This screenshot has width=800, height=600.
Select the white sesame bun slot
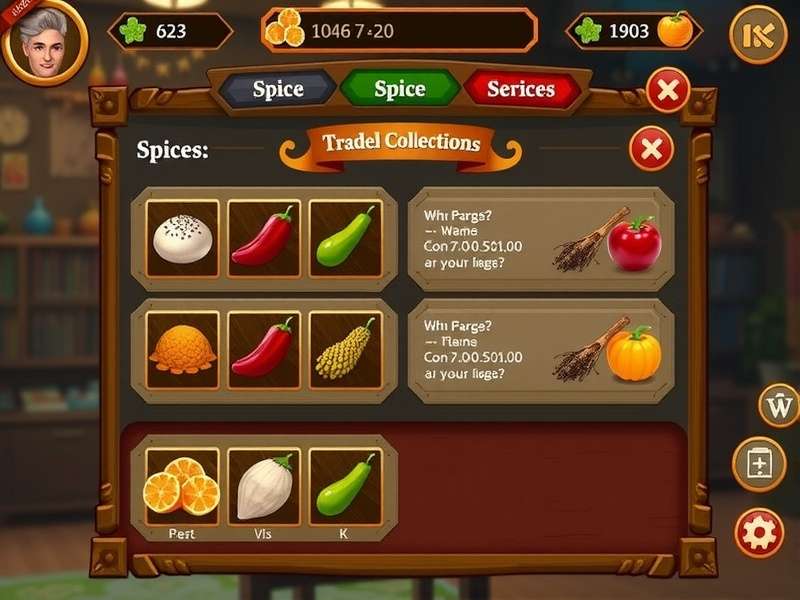183,239
